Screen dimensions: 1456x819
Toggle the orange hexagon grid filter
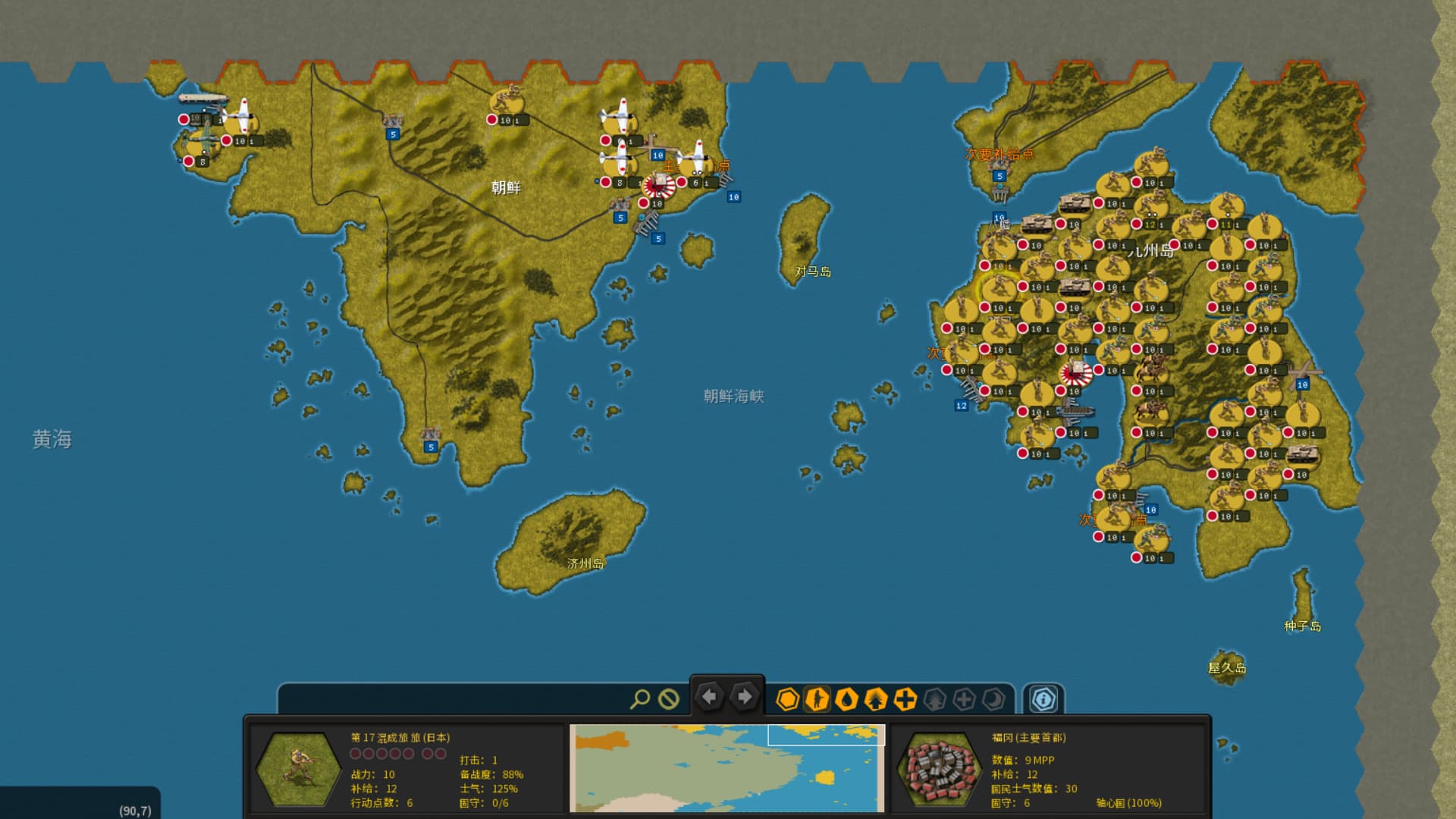(x=788, y=699)
